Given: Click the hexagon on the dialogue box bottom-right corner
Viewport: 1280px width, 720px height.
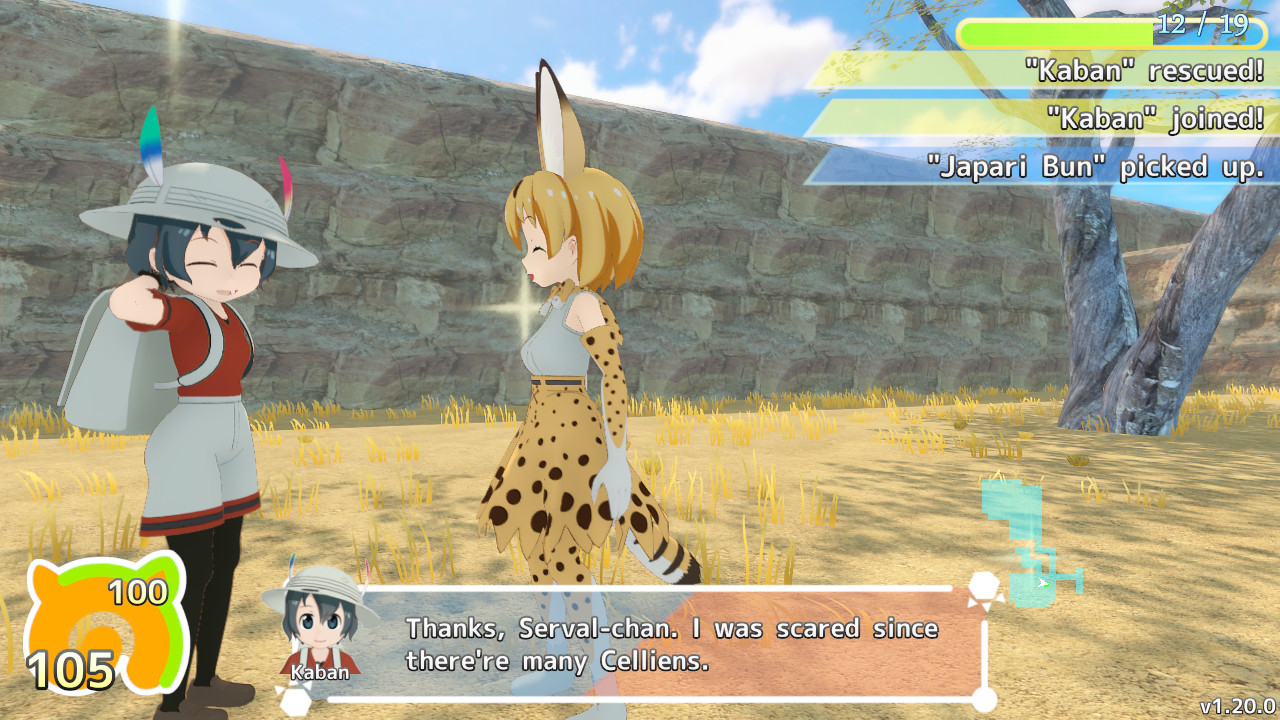Looking at the screenshot, I should click(x=985, y=700).
